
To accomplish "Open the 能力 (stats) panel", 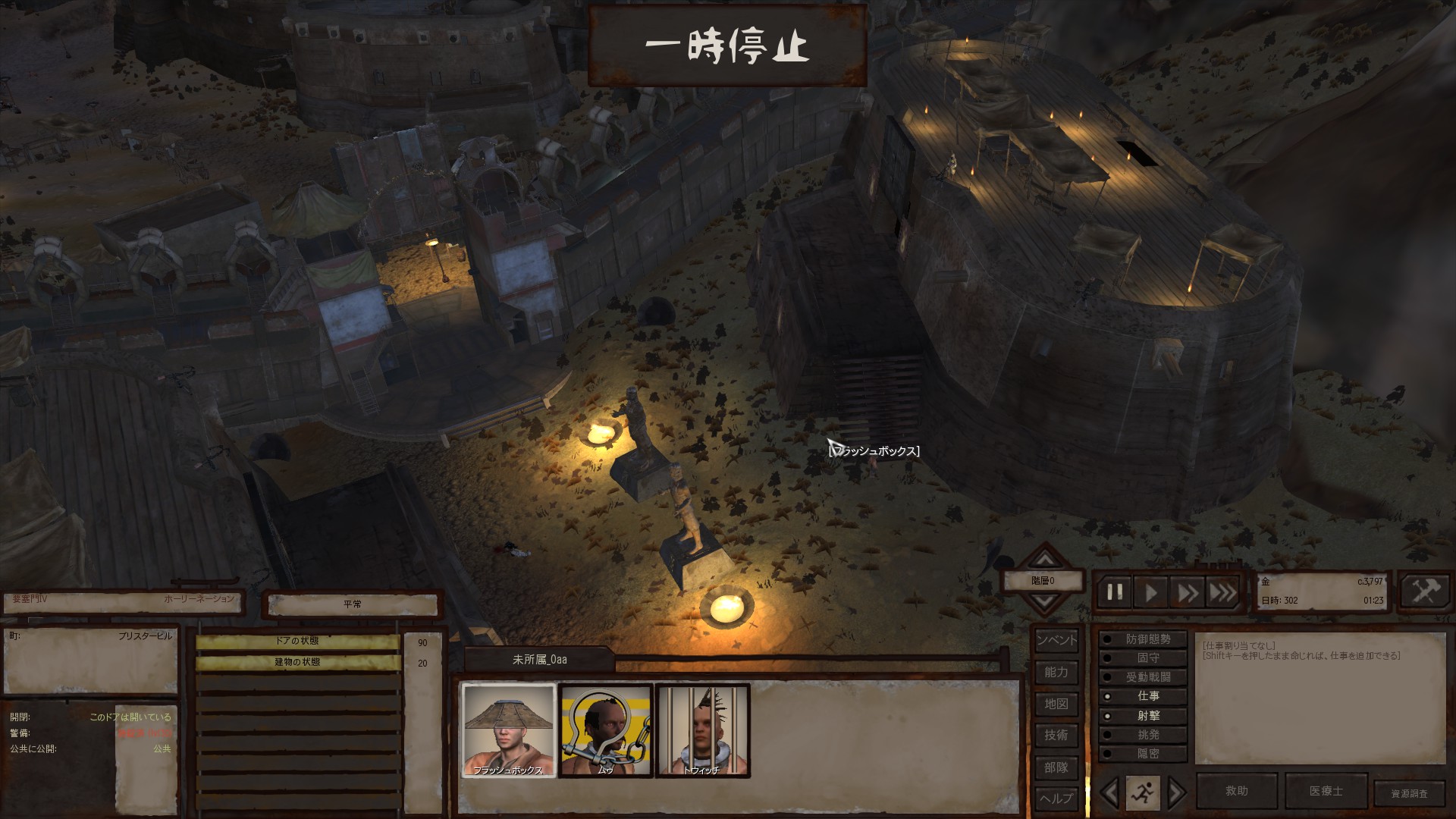I will click(1056, 673).
